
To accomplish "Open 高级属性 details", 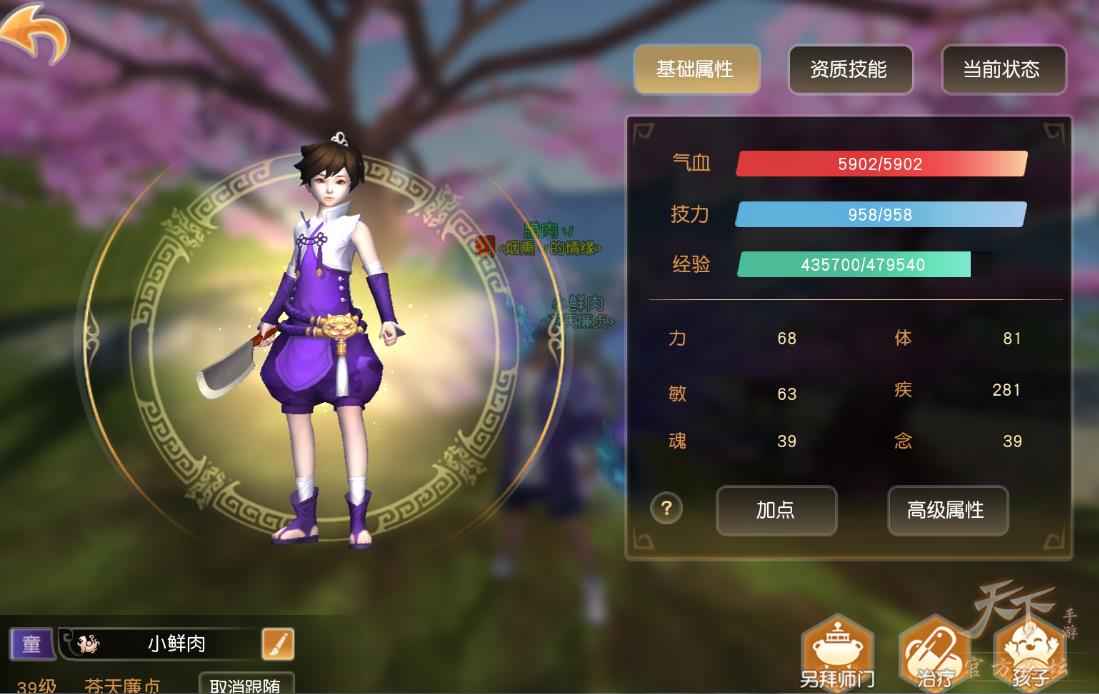I will 946,510.
